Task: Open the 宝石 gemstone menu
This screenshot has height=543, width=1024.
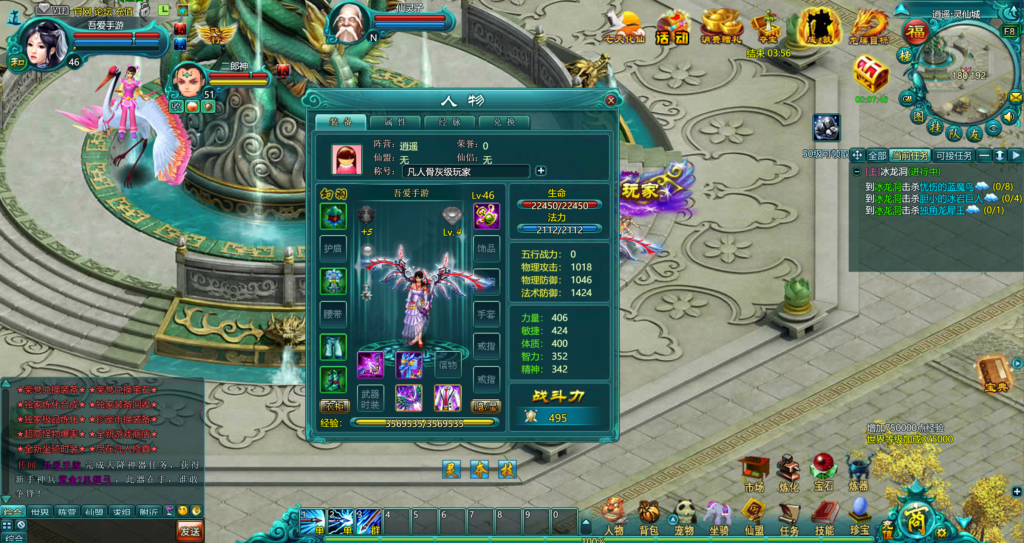Action: 824,471
